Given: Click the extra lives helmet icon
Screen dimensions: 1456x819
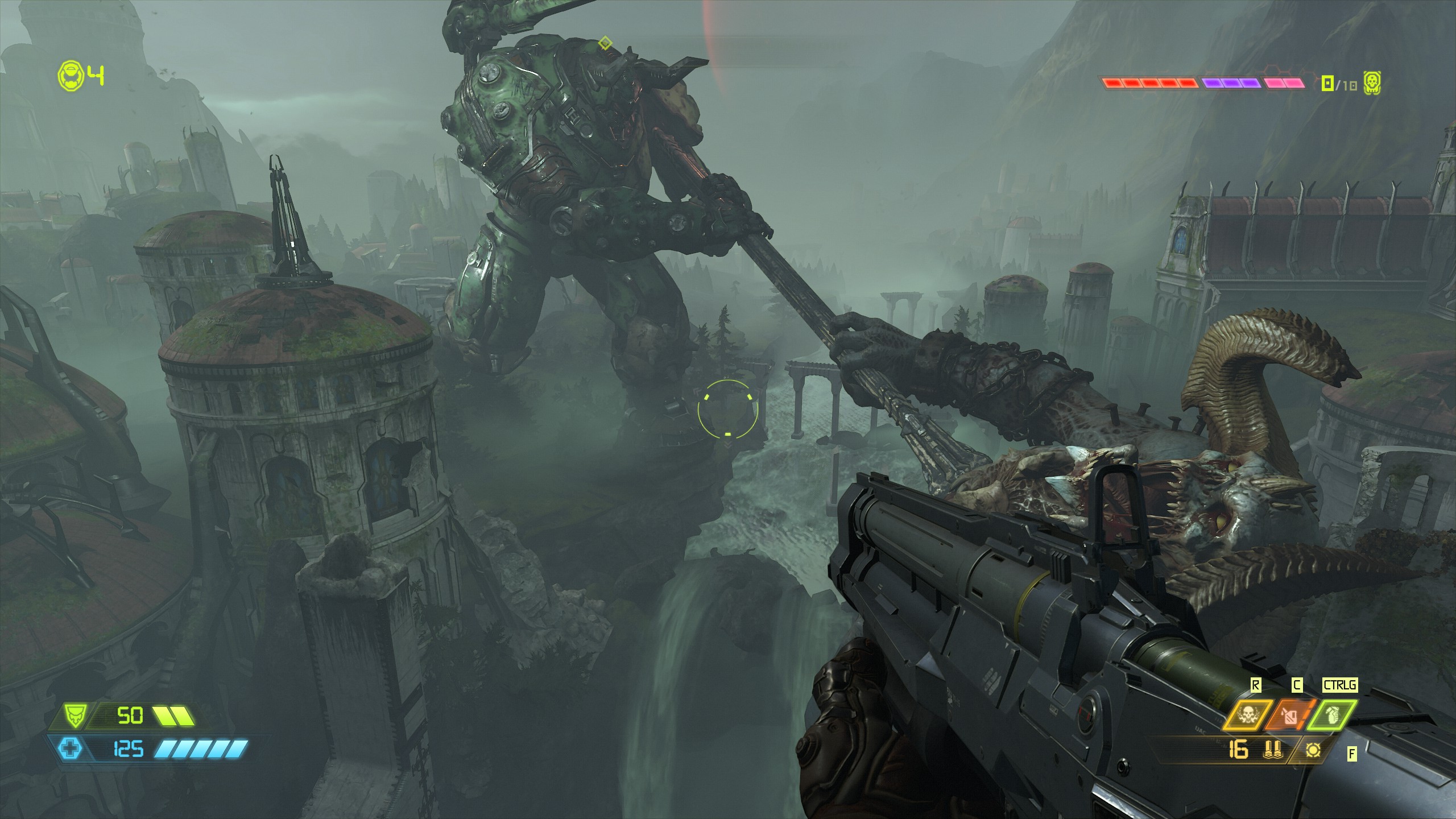Looking at the screenshot, I should click(71, 76).
